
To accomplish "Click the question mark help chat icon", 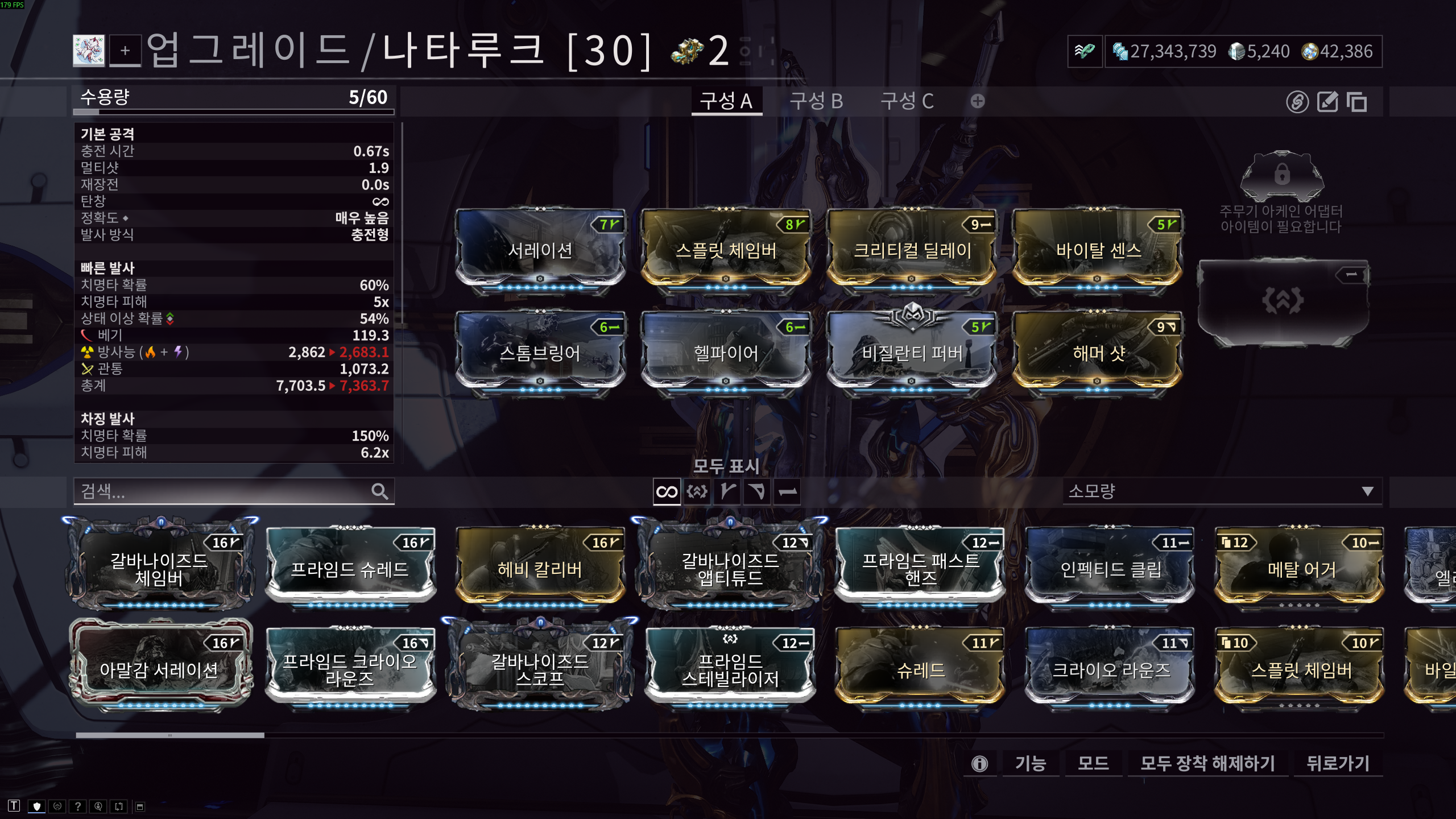I will (77, 806).
